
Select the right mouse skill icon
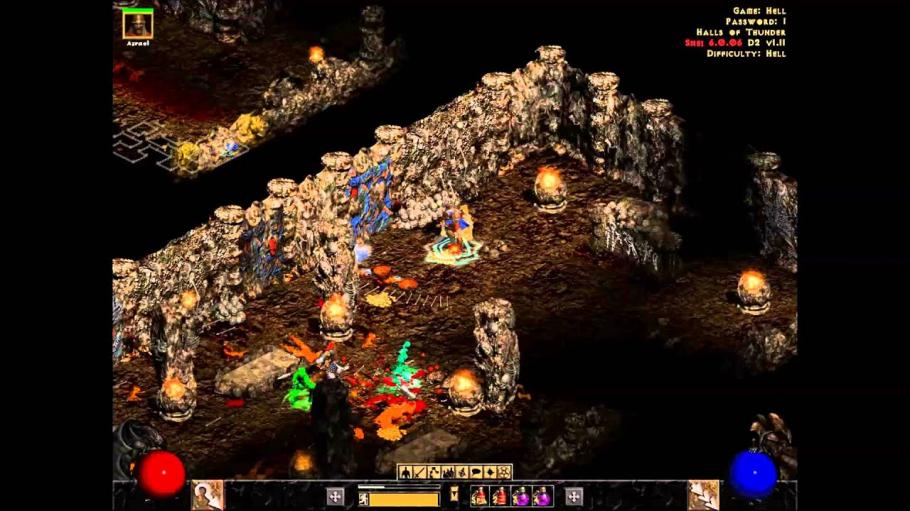pos(703,495)
